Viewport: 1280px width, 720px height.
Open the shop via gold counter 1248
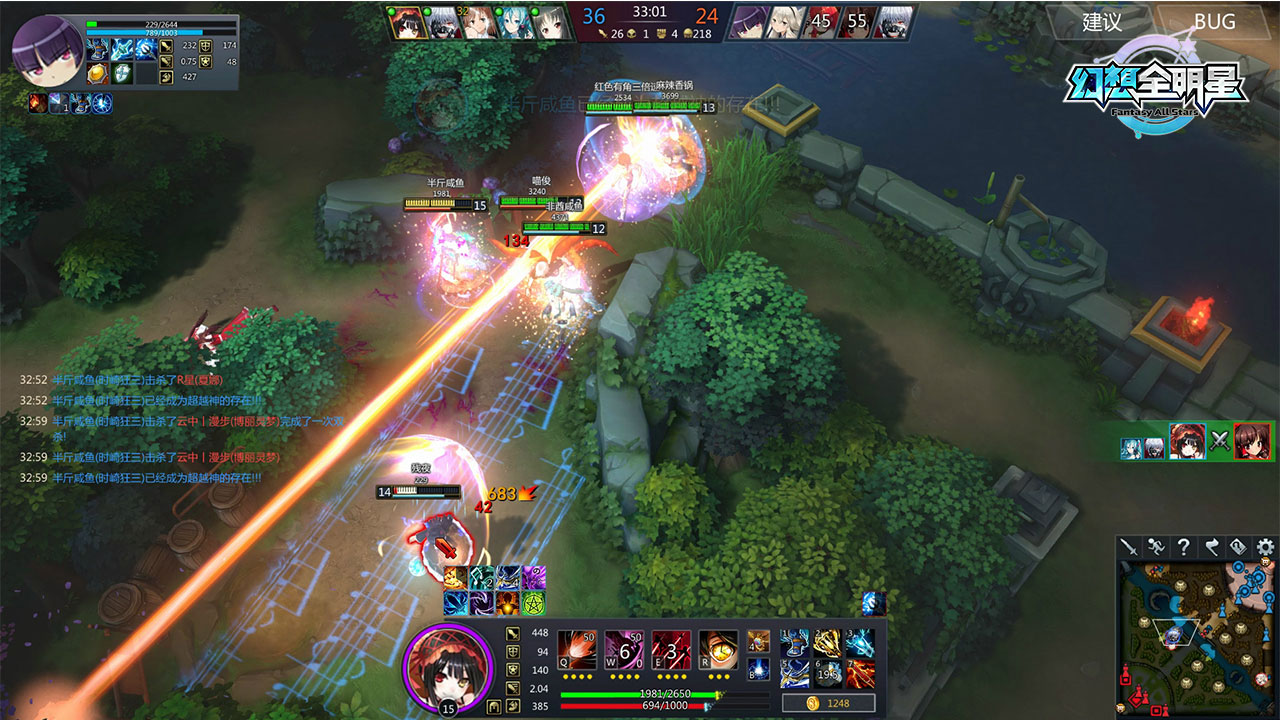point(828,703)
